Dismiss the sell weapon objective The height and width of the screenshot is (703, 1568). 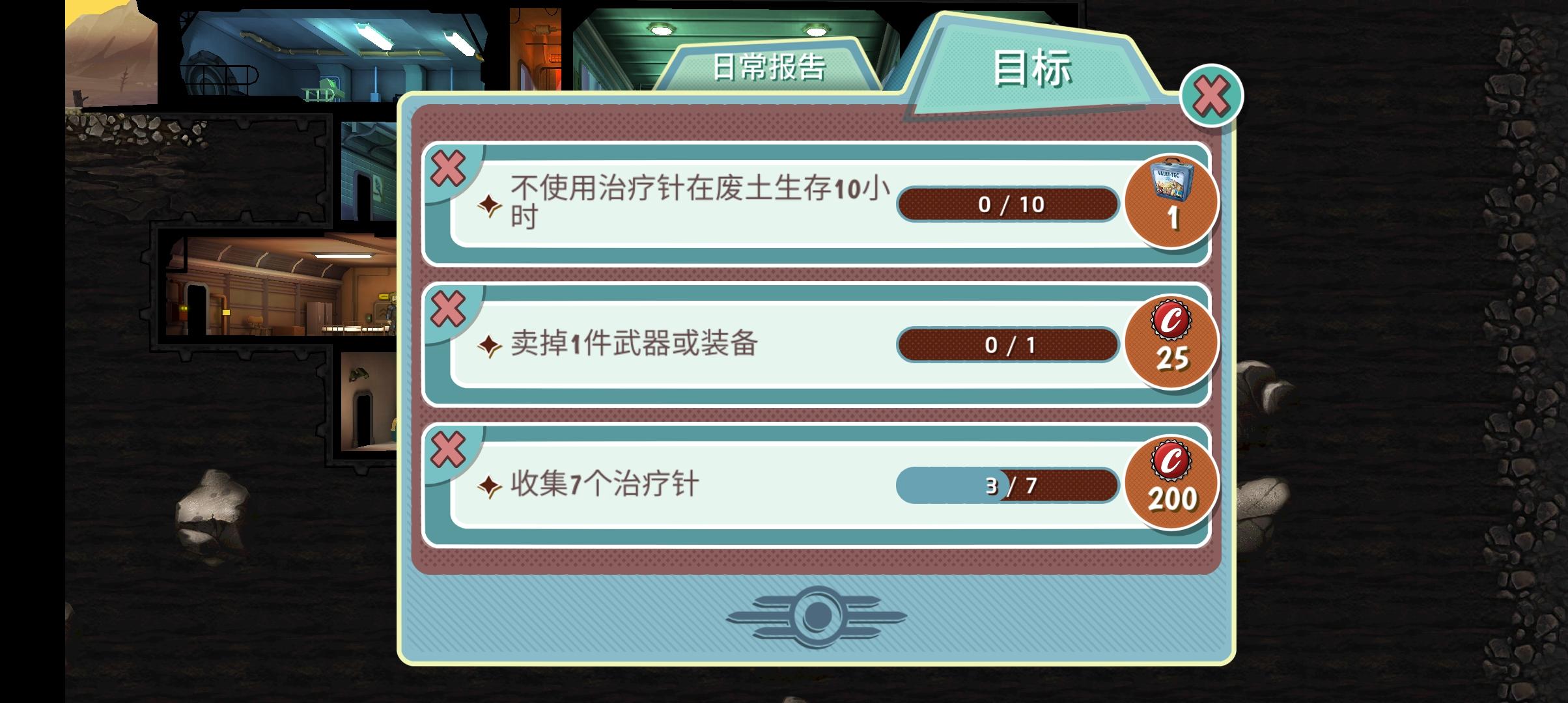[x=448, y=308]
